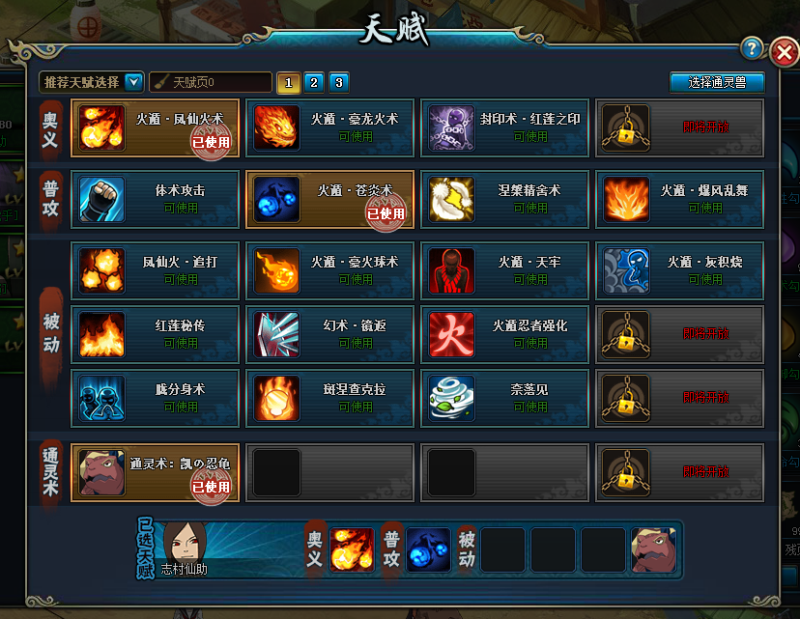
Task: Switch to talent page 3
Action: click(x=338, y=82)
